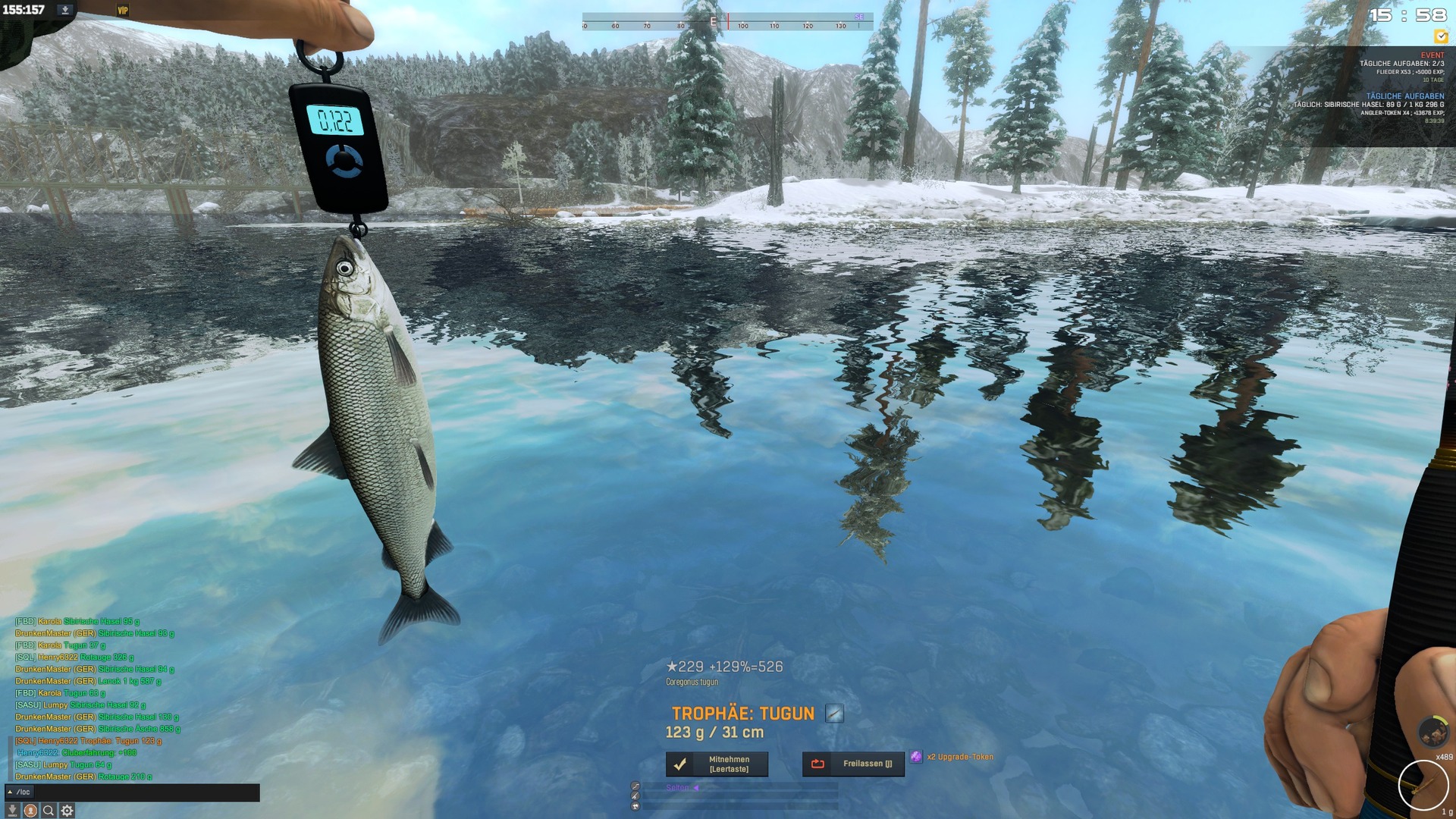Focus the chat input field
Viewport: 1456px width, 819px height.
[x=144, y=792]
